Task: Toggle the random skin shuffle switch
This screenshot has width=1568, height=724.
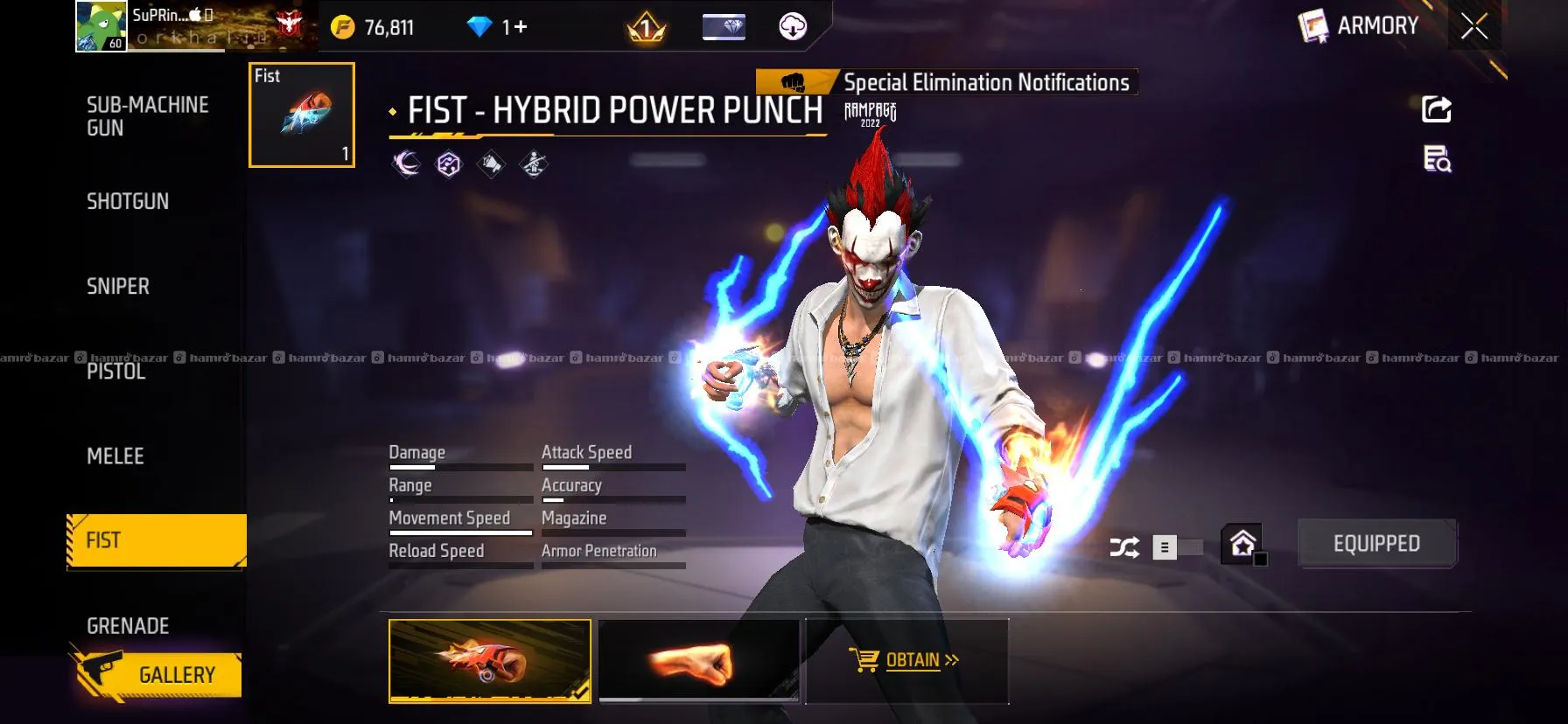Action: tap(1176, 547)
